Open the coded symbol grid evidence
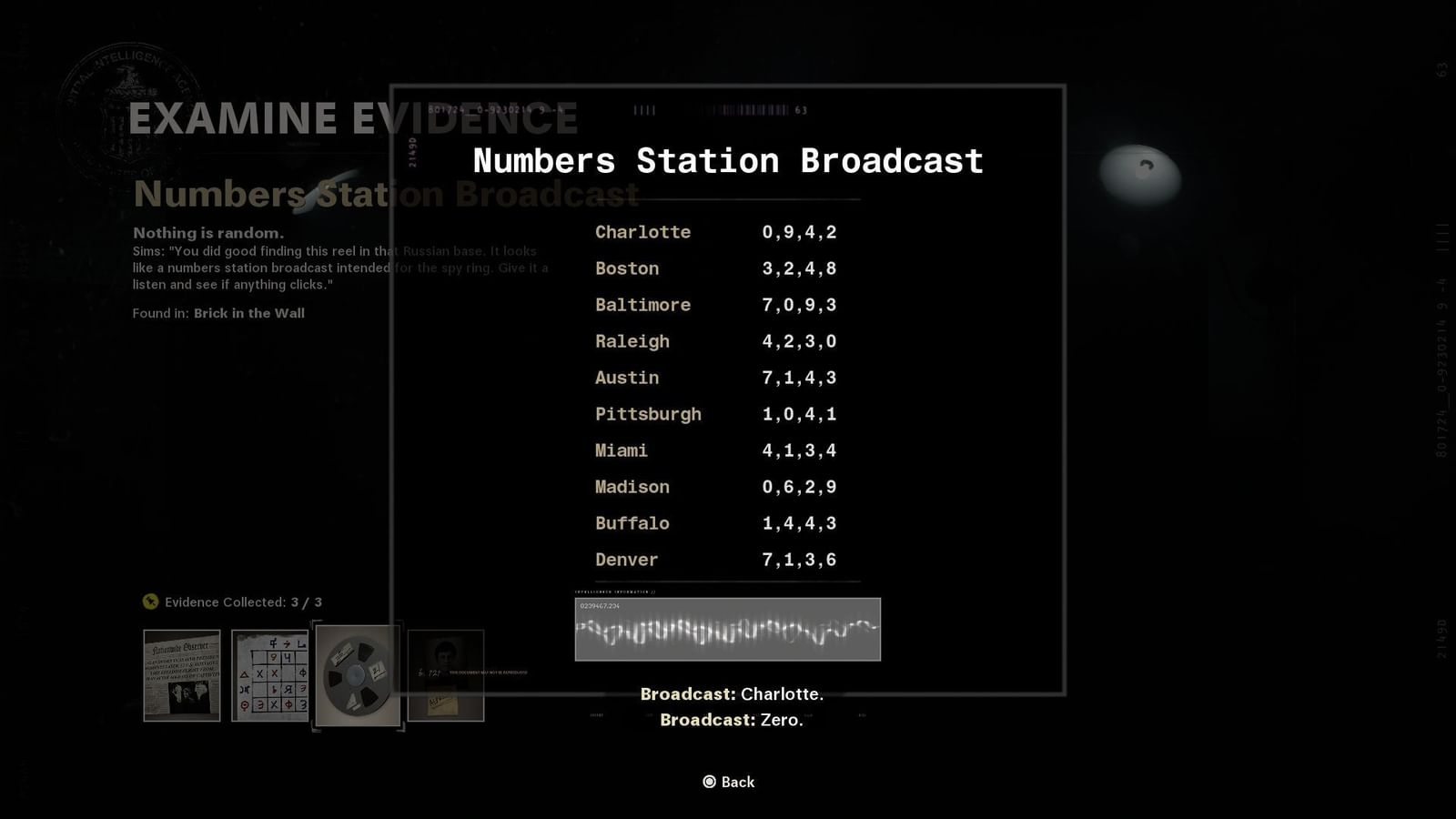 coord(269,675)
